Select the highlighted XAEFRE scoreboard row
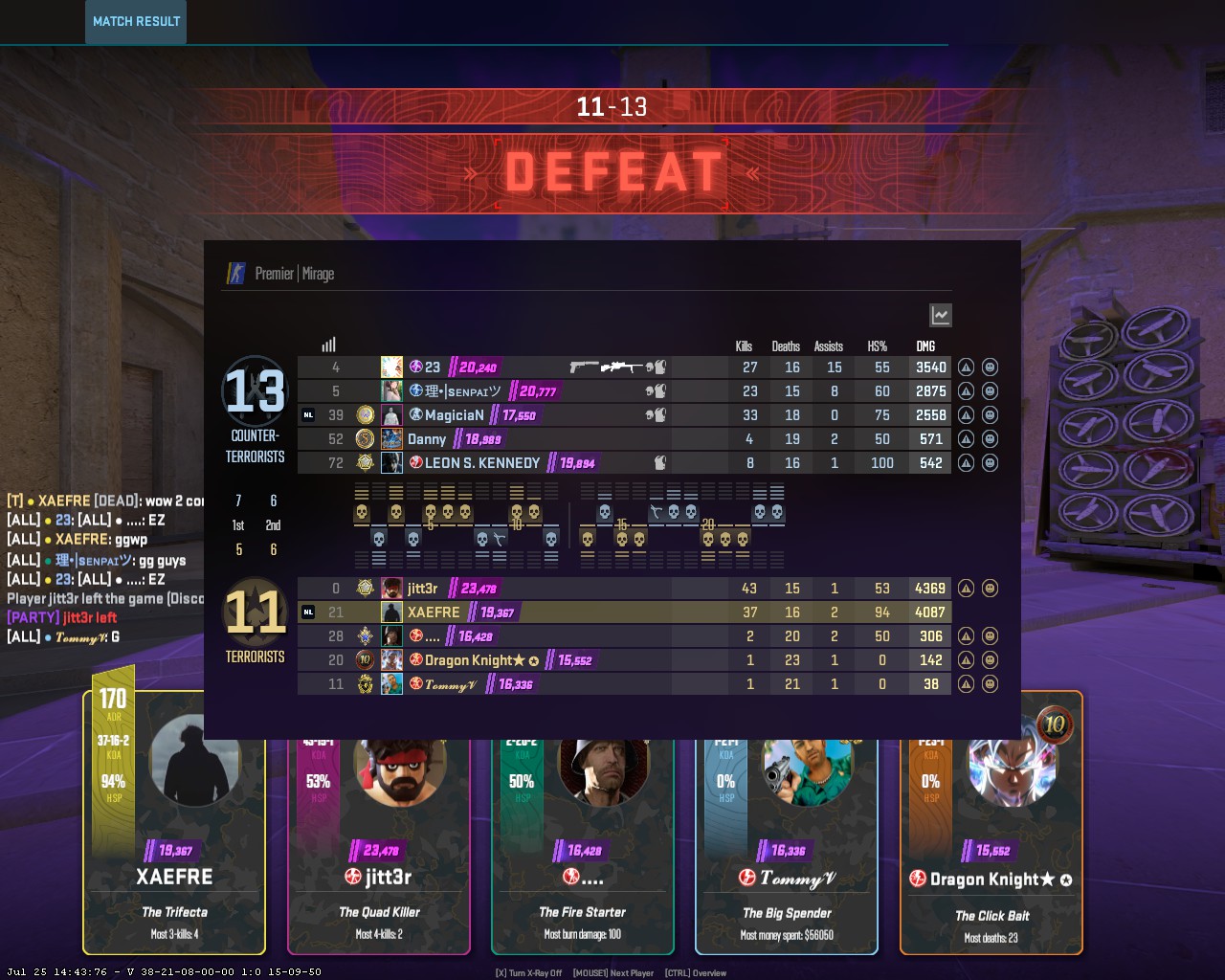The width and height of the screenshot is (1225, 980). pos(622,612)
